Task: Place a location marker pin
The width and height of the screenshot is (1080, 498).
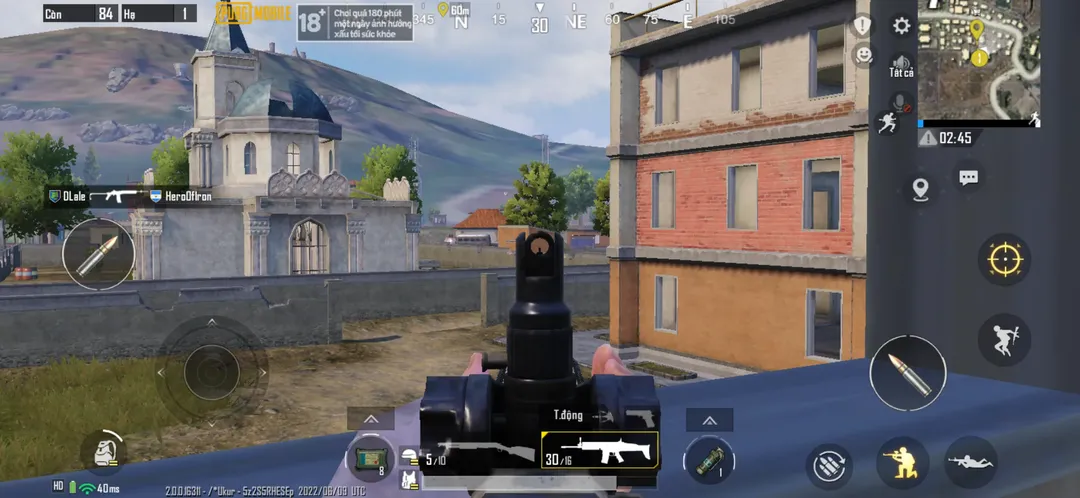Action: click(x=920, y=189)
